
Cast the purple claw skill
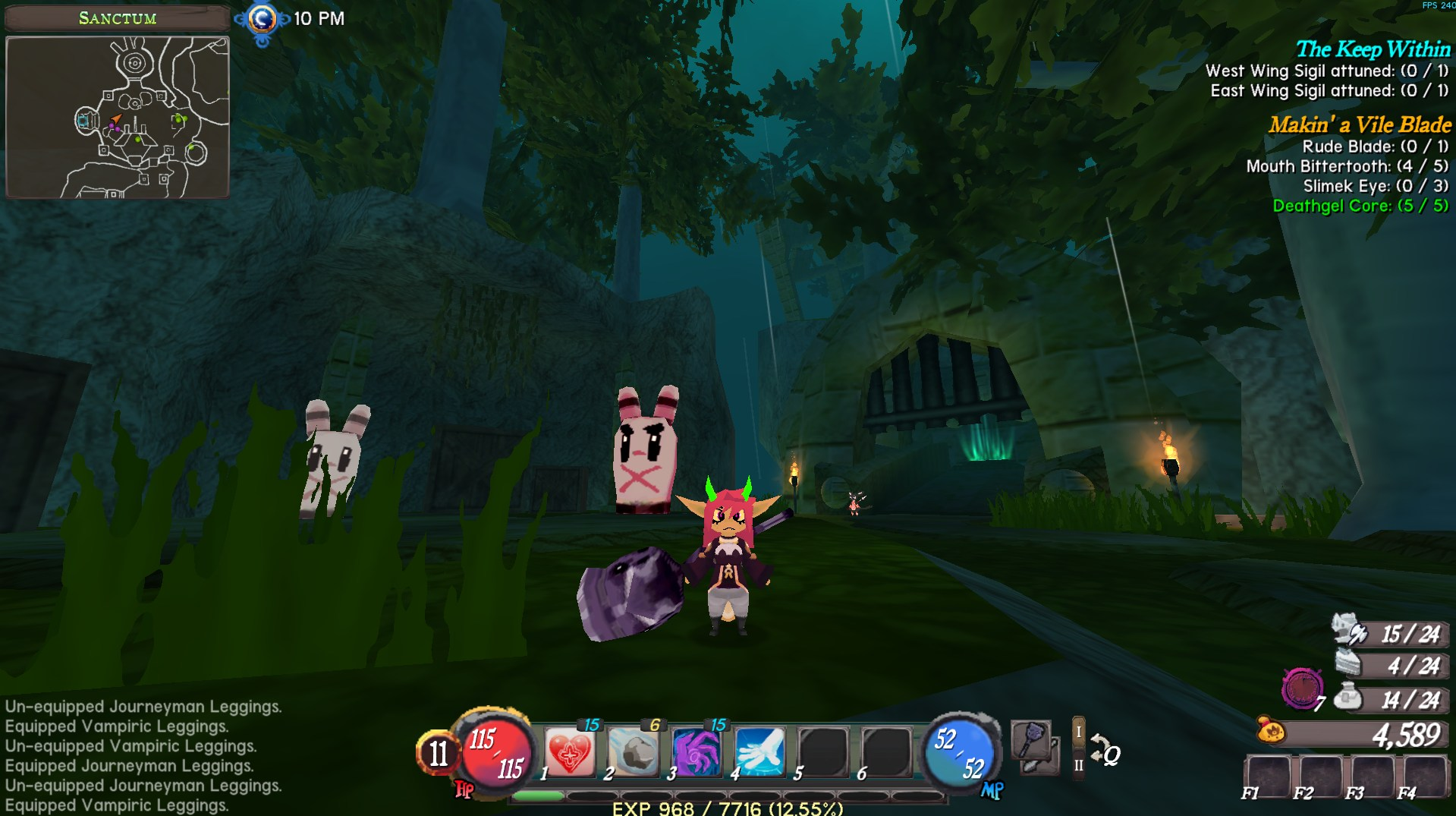point(697,751)
